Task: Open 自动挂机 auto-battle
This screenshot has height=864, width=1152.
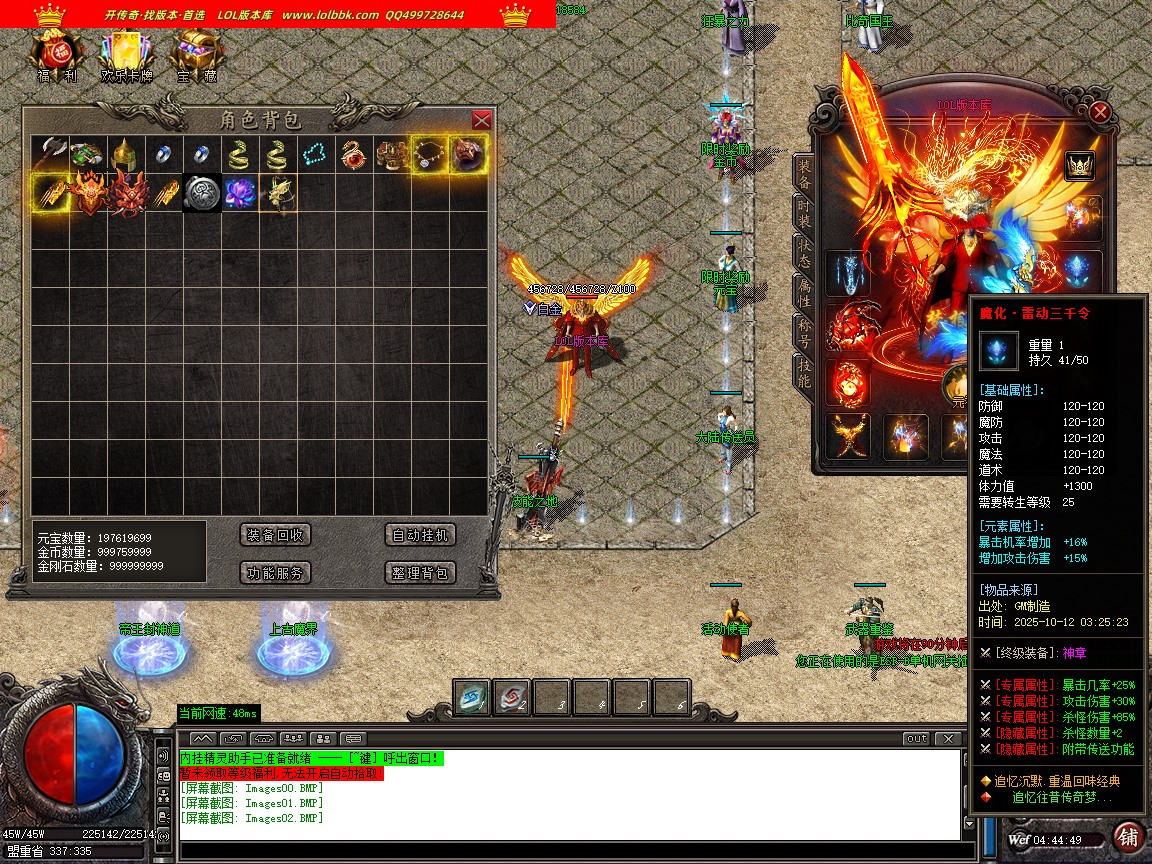Action: click(420, 535)
